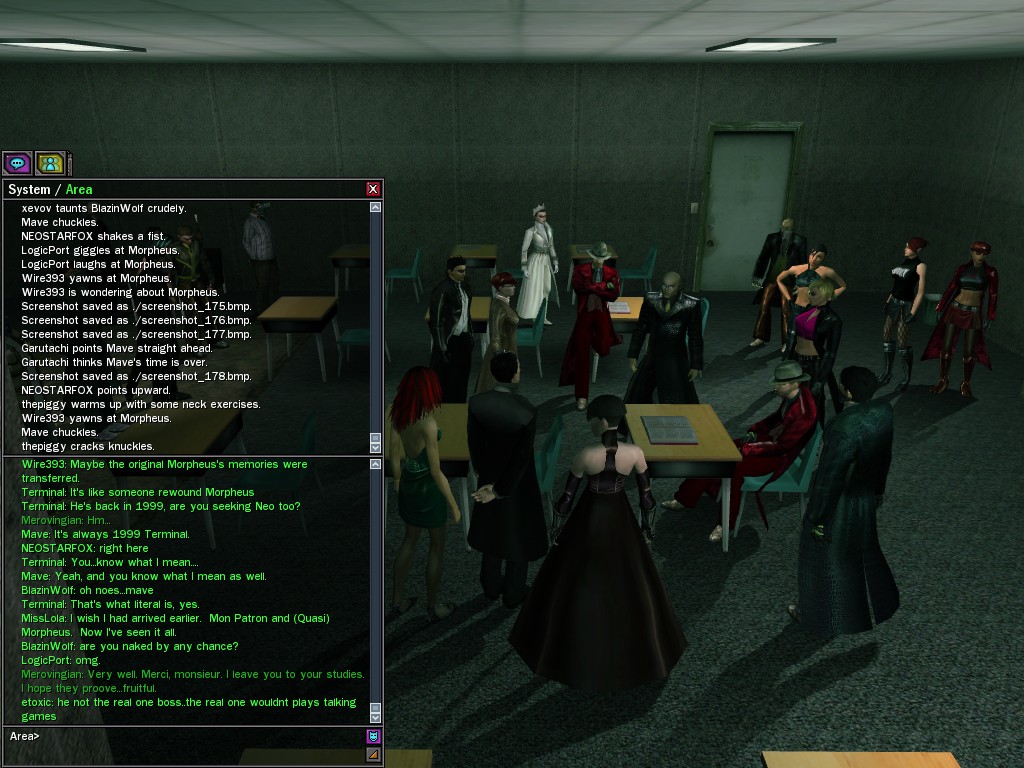
Task: Click the area chat scroll-down arrow
Action: [375, 717]
